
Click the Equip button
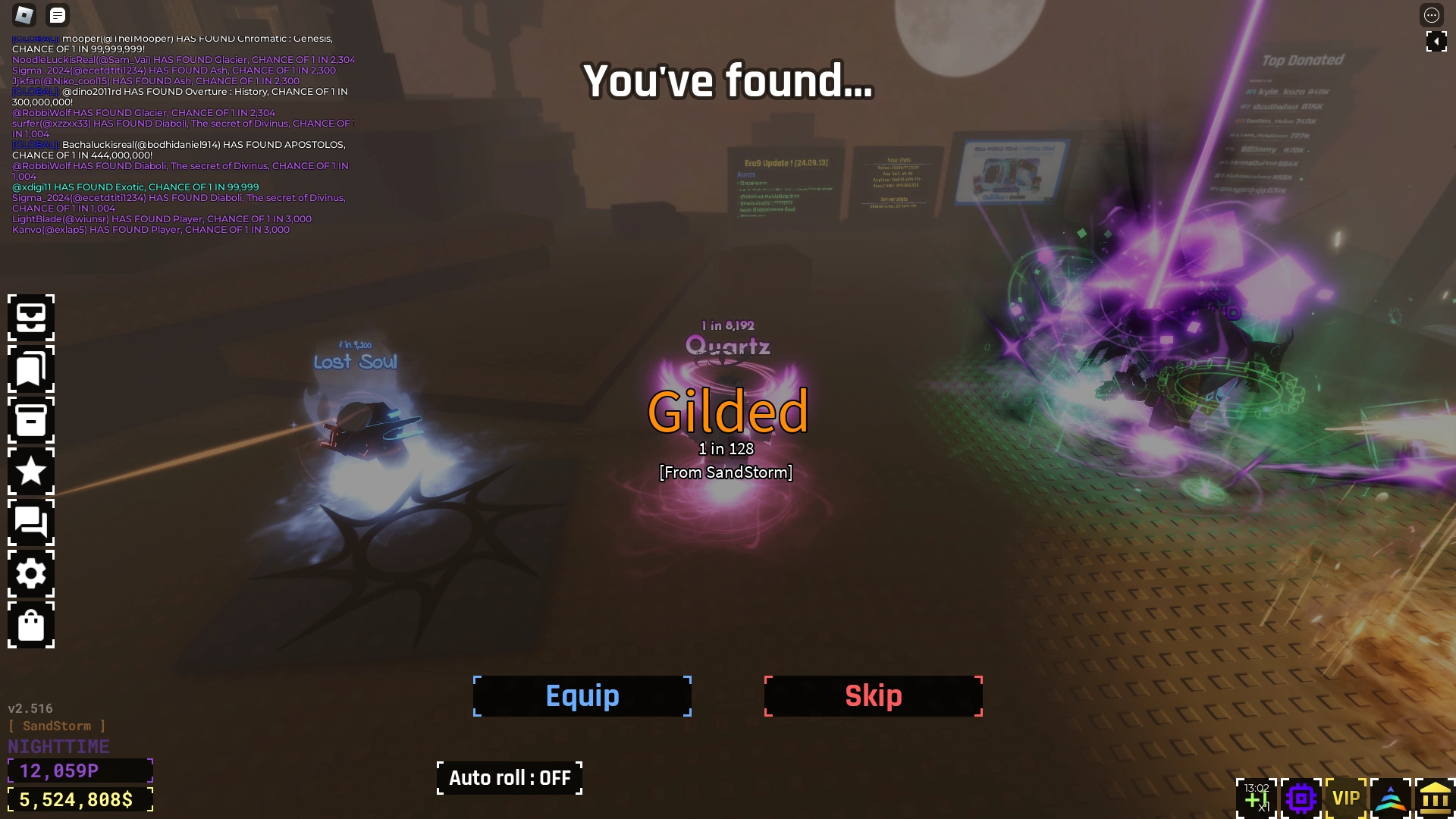click(x=582, y=695)
